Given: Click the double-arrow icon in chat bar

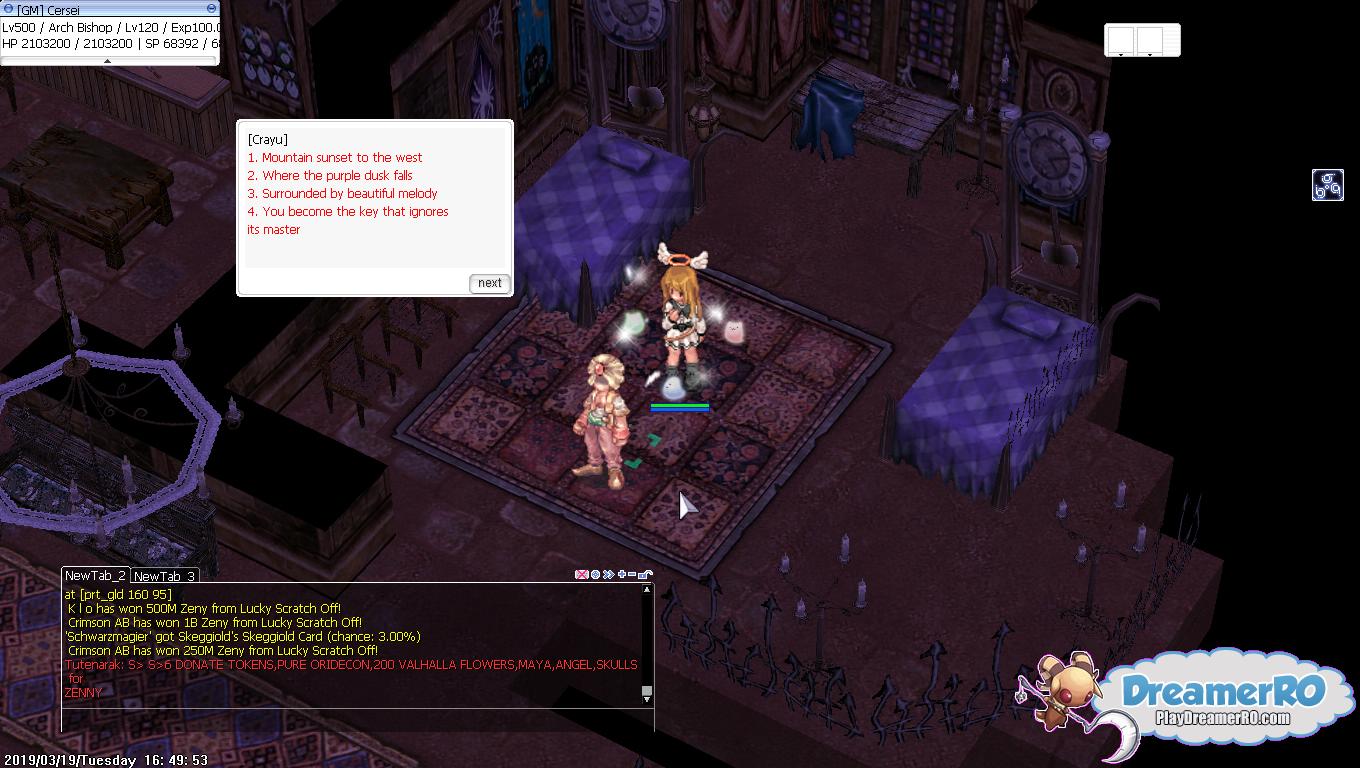Looking at the screenshot, I should pos(608,575).
